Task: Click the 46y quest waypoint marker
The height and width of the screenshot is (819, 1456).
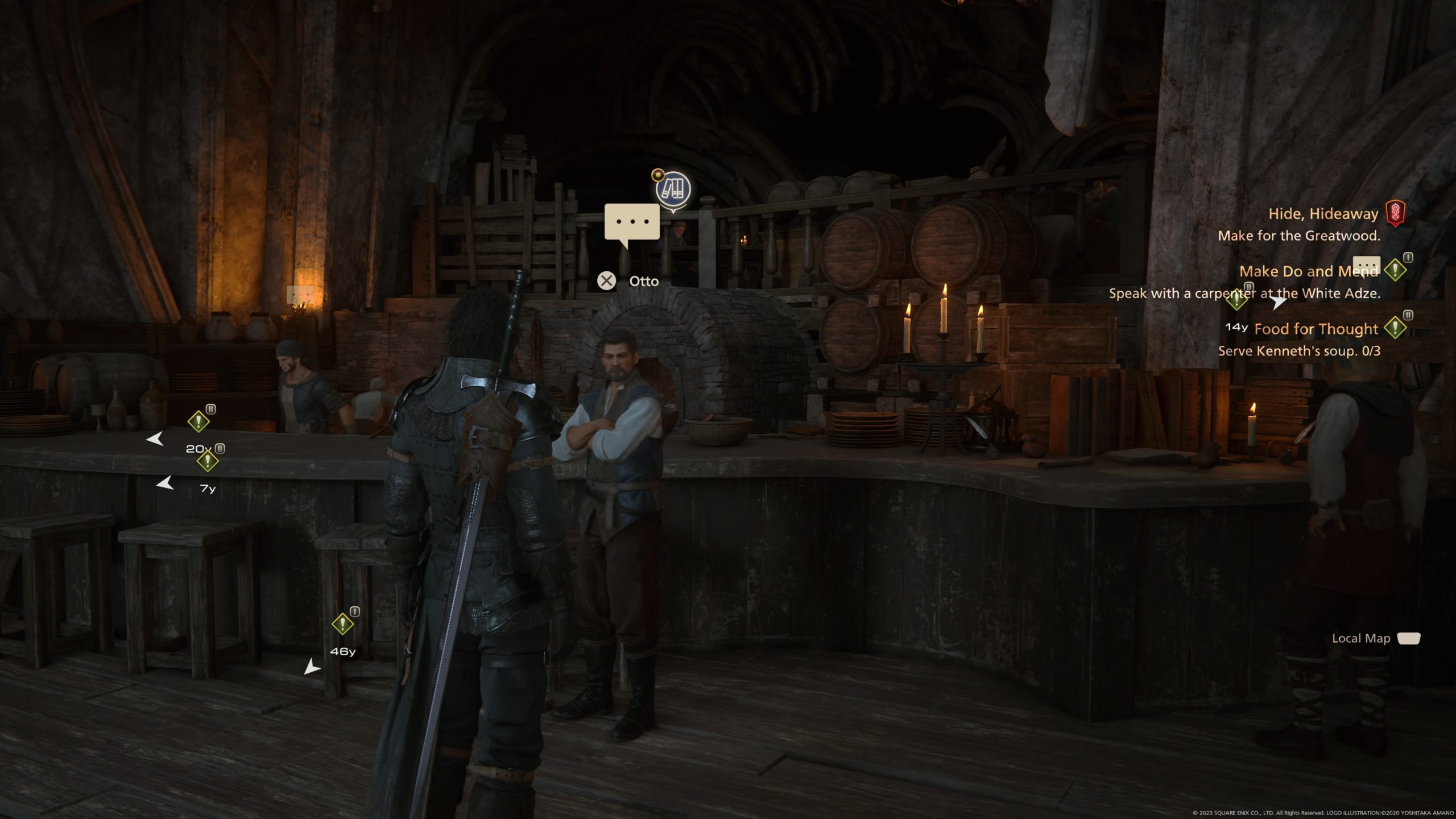Action: [x=342, y=624]
